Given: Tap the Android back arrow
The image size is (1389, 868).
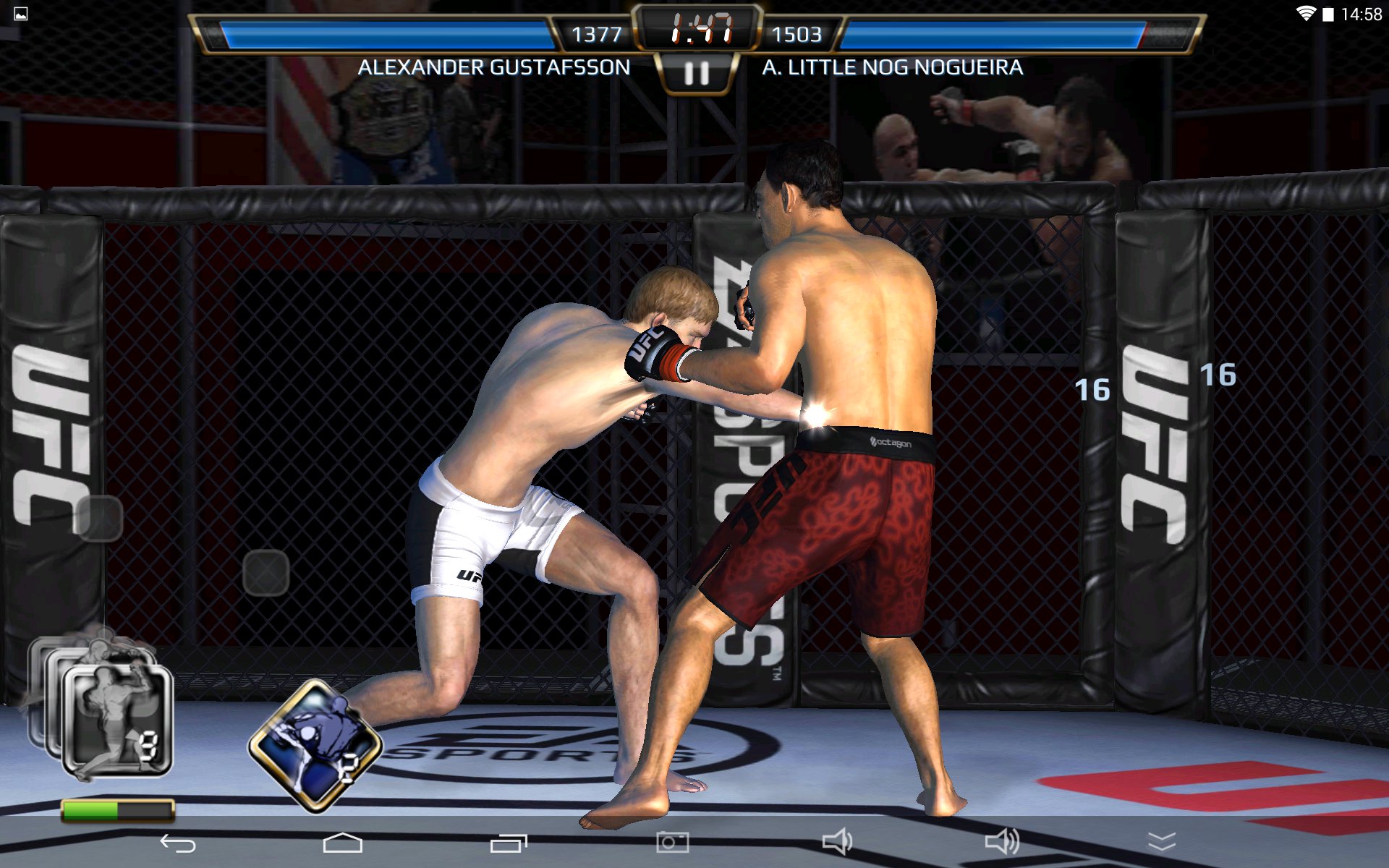Looking at the screenshot, I should pyautogui.click(x=178, y=843).
